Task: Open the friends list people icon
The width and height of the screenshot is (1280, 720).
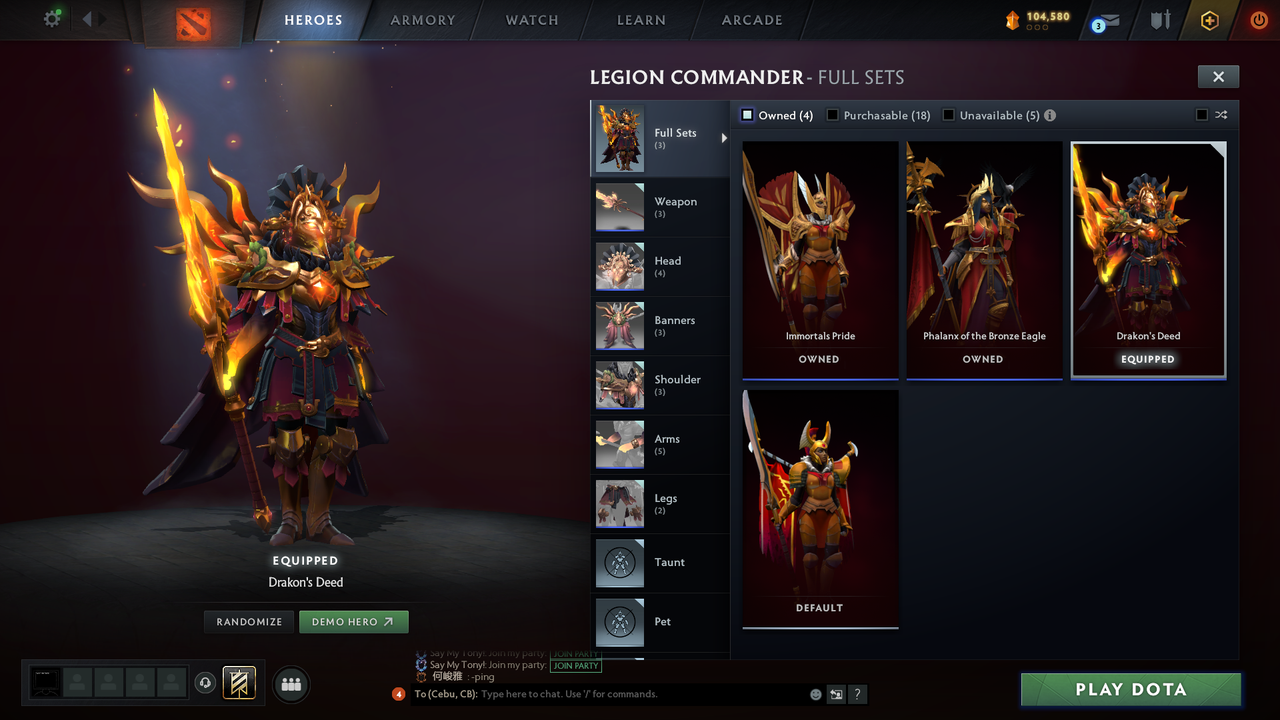Action: click(290, 684)
